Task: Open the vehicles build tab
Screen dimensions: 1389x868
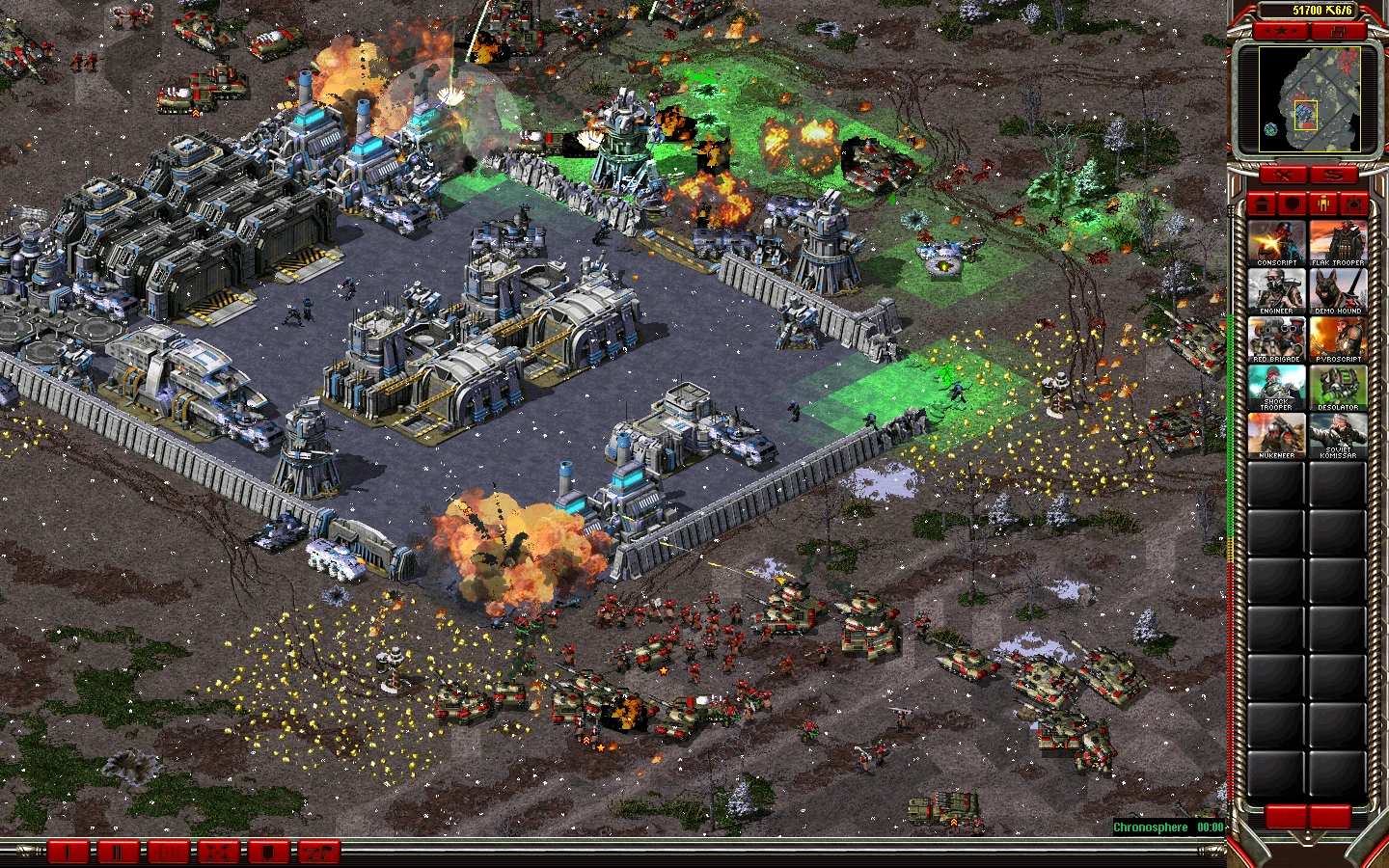Action: pos(1355,204)
